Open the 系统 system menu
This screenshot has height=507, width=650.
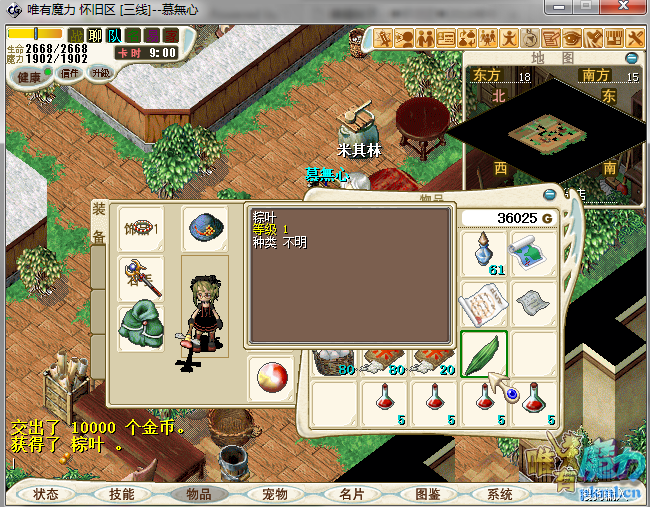tap(500, 494)
